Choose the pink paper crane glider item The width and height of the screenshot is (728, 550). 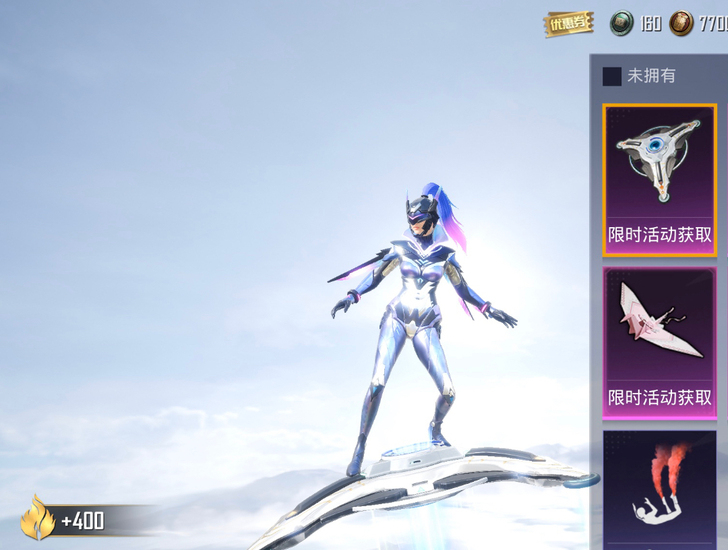[x=659, y=341]
